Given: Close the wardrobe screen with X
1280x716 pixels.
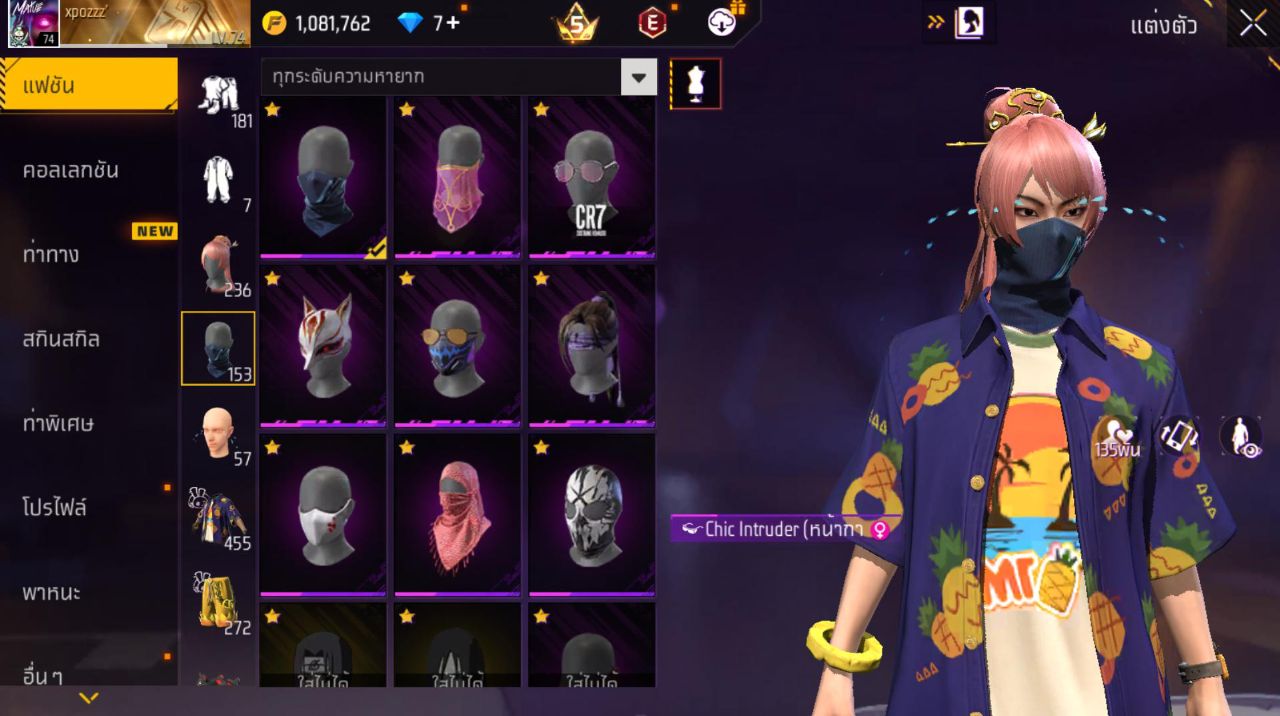Looking at the screenshot, I should coord(1253,25).
